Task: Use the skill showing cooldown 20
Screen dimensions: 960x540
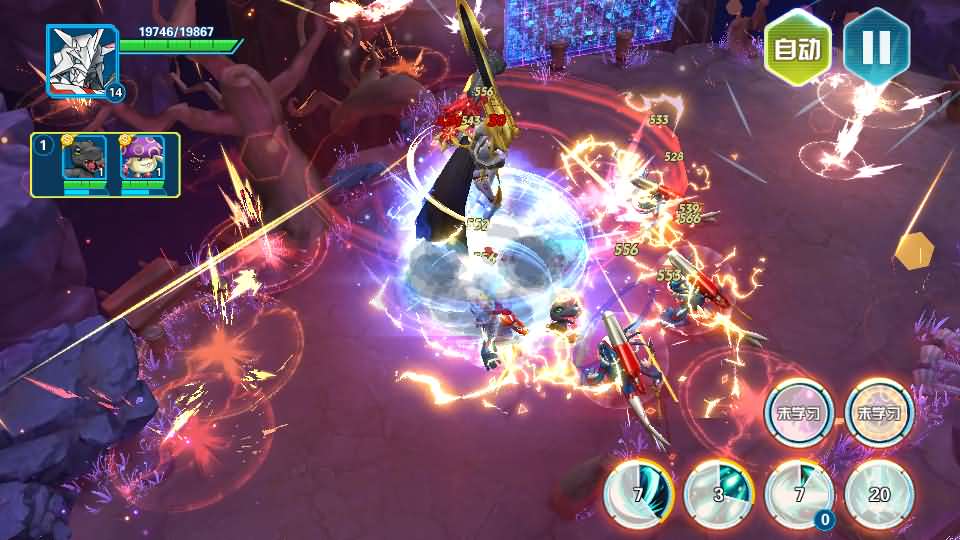Action: point(879,495)
